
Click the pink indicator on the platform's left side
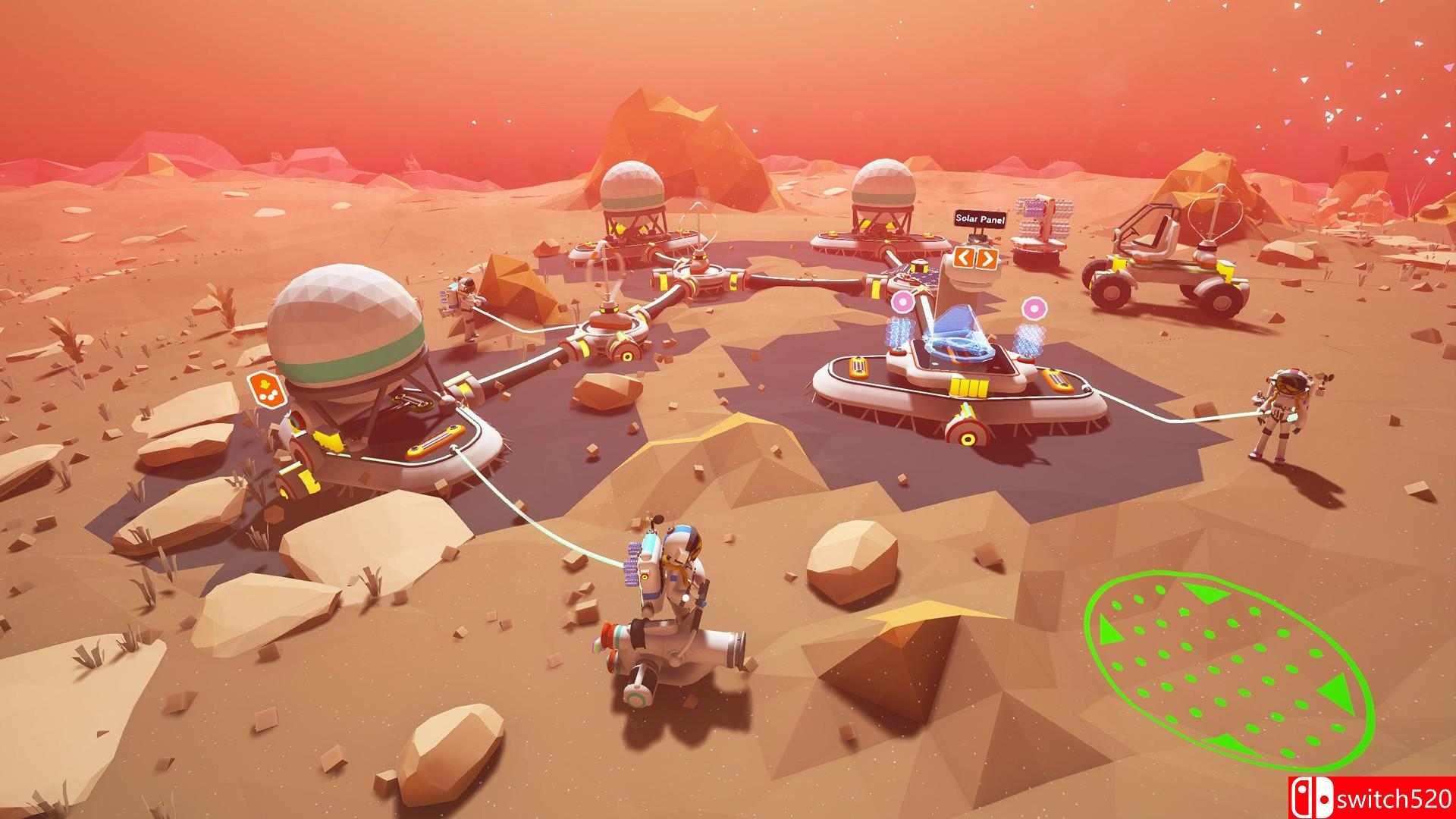902,302
